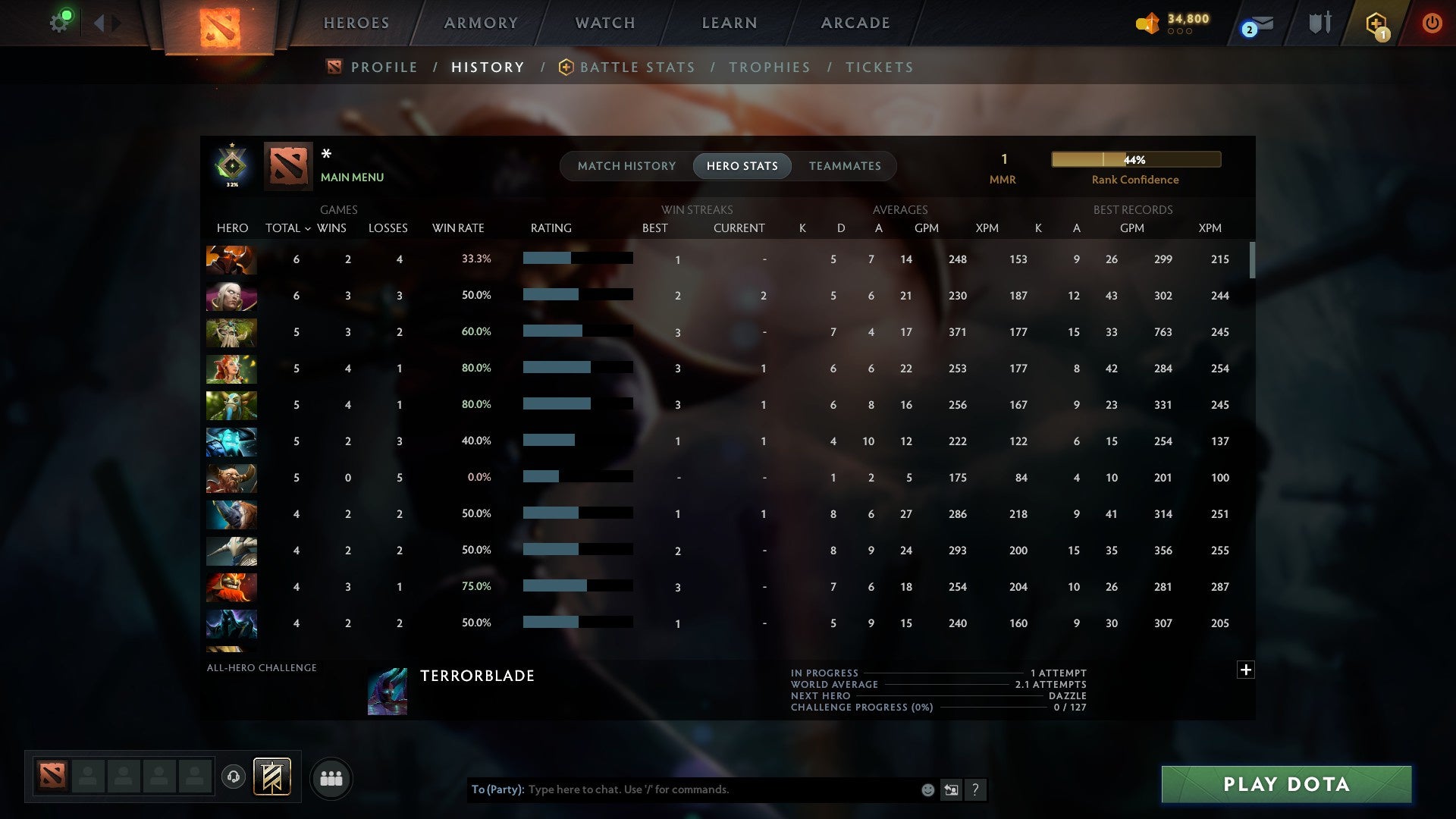Open the emoticon picker in the chat bar
Screen dimensions: 1456x819
coord(927,789)
